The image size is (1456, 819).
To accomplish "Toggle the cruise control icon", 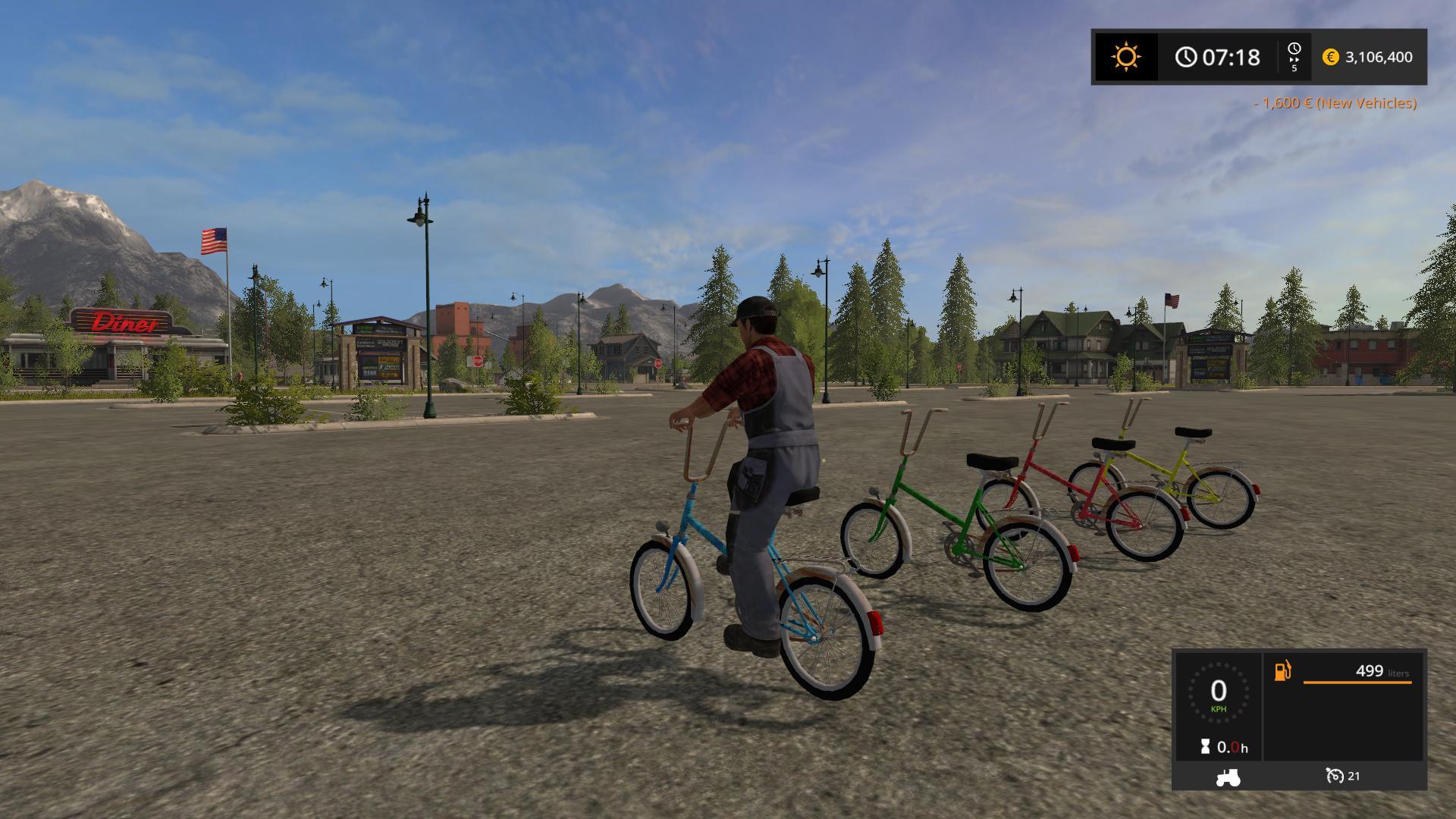I will coord(1334,776).
